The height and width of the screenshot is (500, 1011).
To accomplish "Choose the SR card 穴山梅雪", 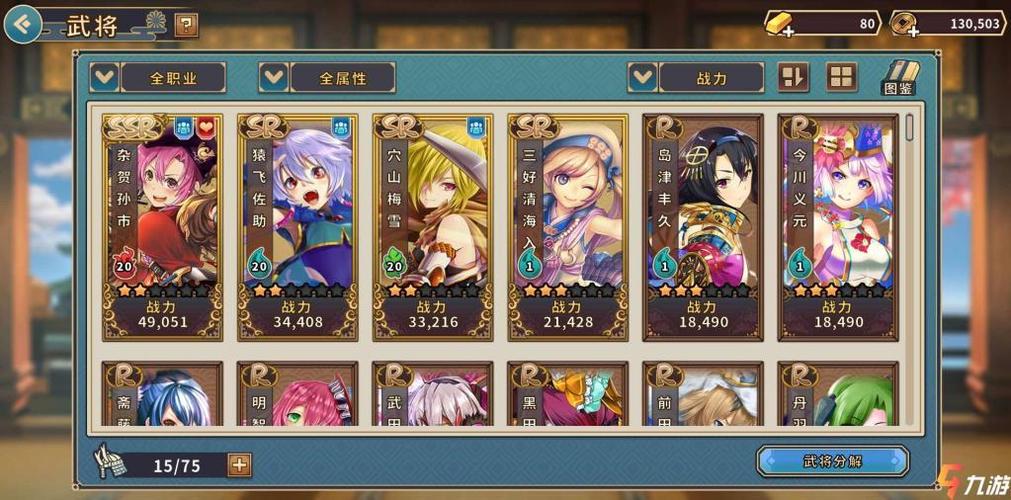I will [x=432, y=226].
